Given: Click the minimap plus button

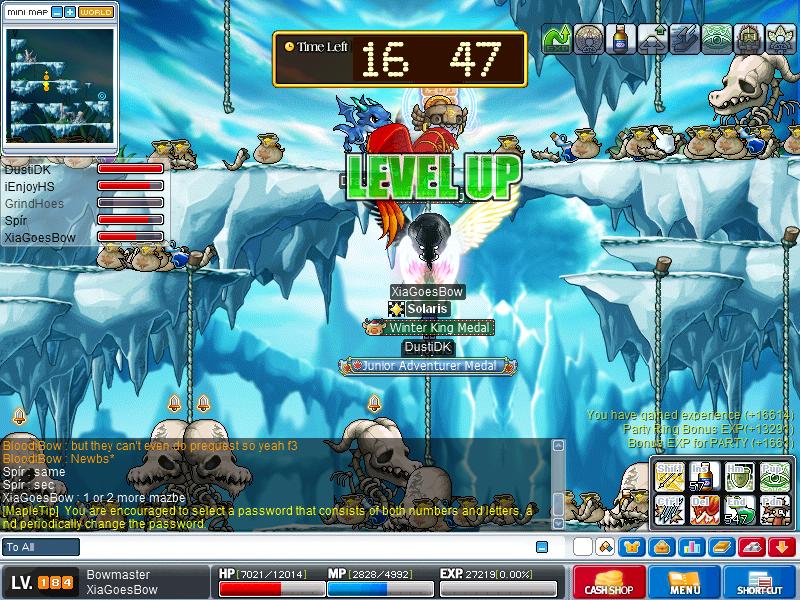Looking at the screenshot, I should 70,12.
